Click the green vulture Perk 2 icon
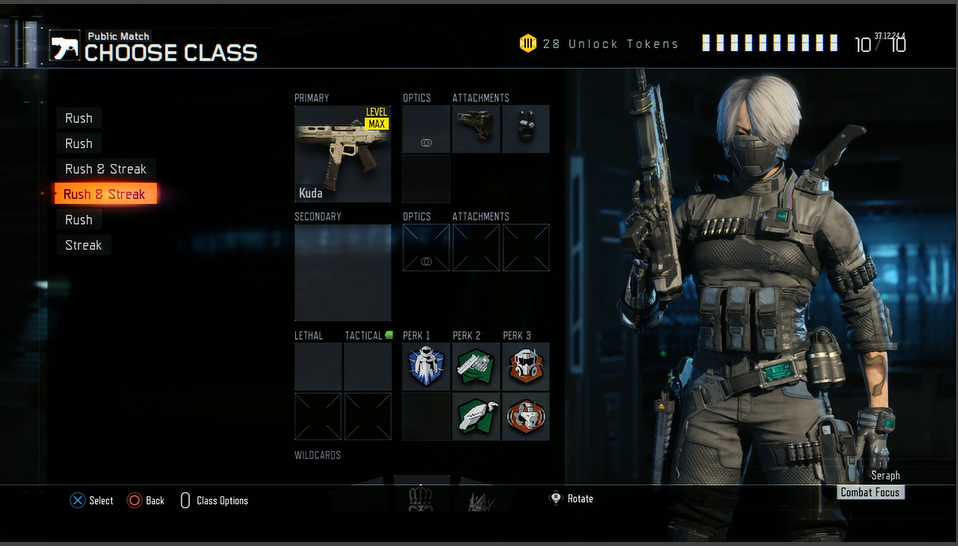The width and height of the screenshot is (958, 546). coord(475,416)
